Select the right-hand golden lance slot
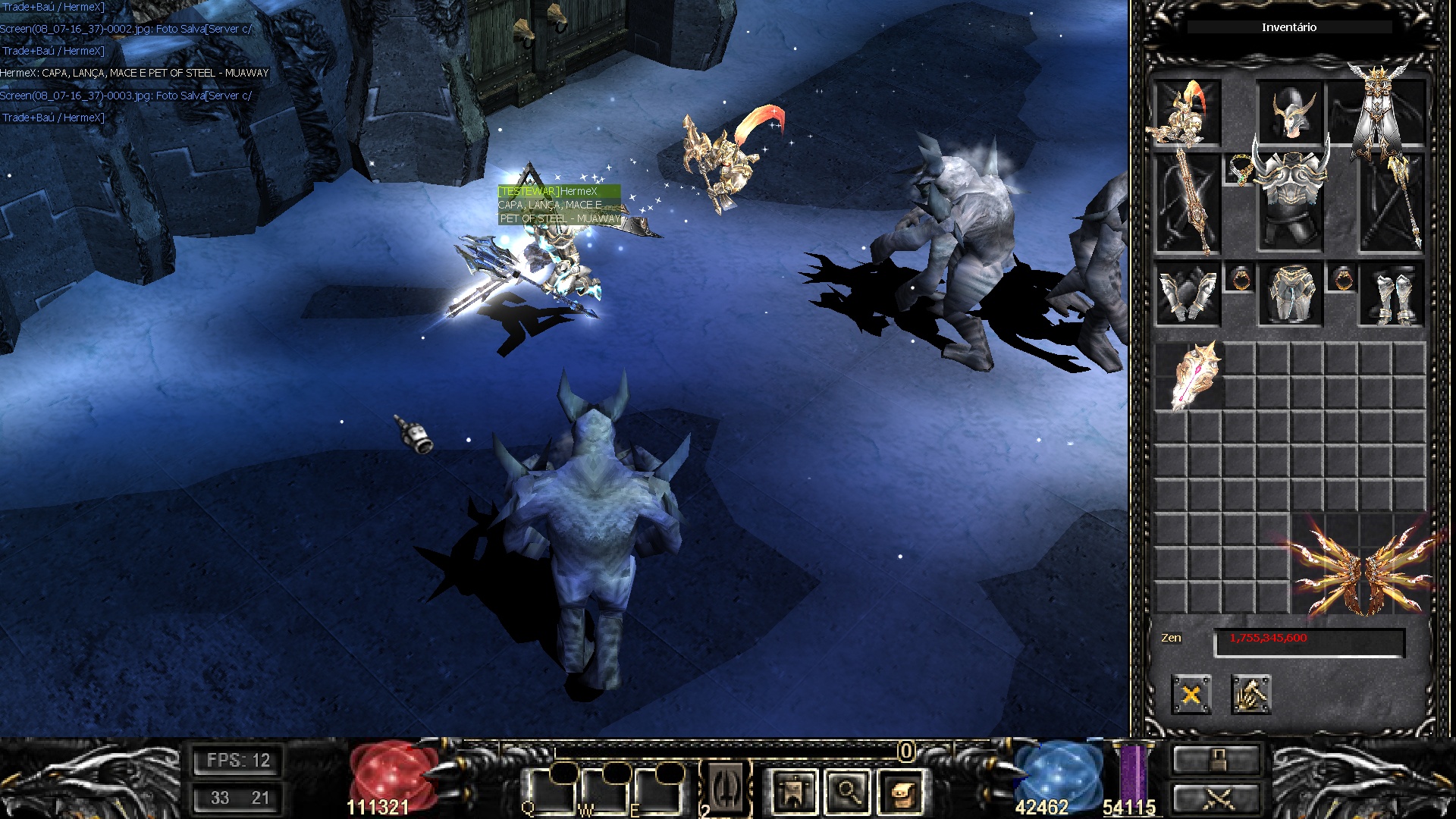The width and height of the screenshot is (1456, 819). coord(1394,203)
